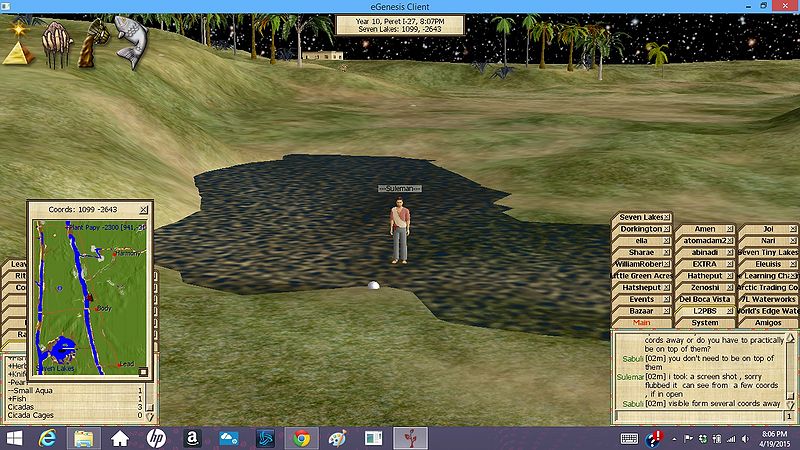Close the Seven Lakes chat tab
The width and height of the screenshot is (800, 450).
coord(667,217)
